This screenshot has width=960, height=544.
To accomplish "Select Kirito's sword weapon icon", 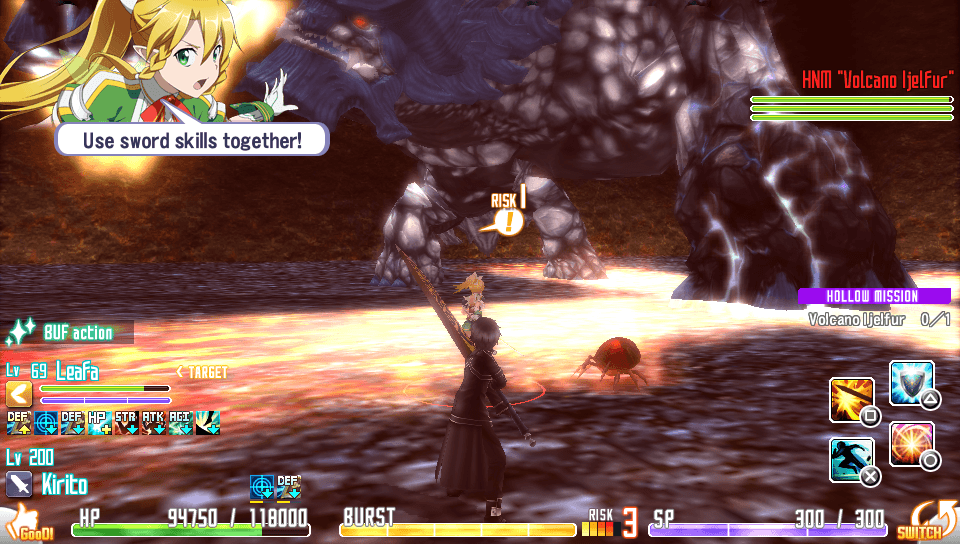I will 19,485.
